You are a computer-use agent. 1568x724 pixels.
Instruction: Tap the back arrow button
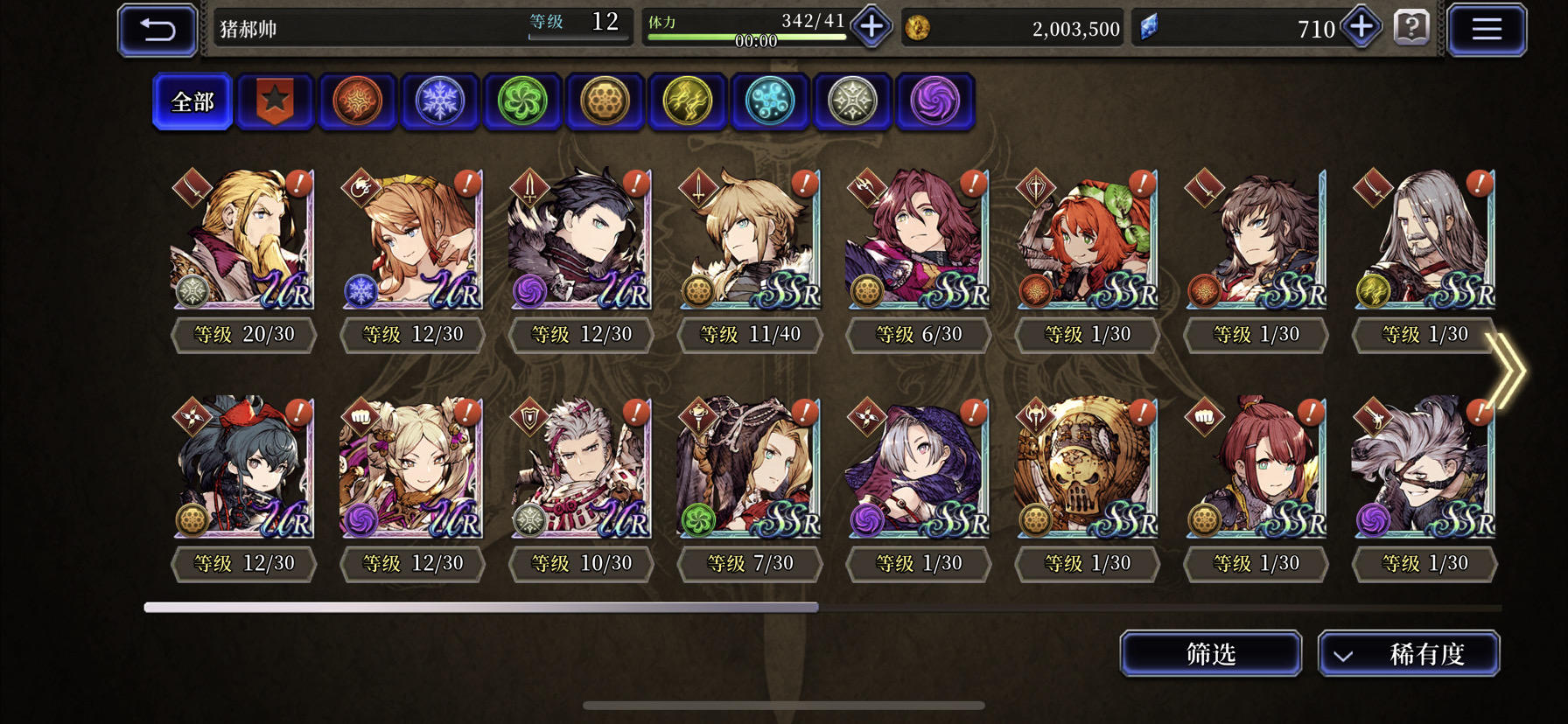(x=157, y=28)
